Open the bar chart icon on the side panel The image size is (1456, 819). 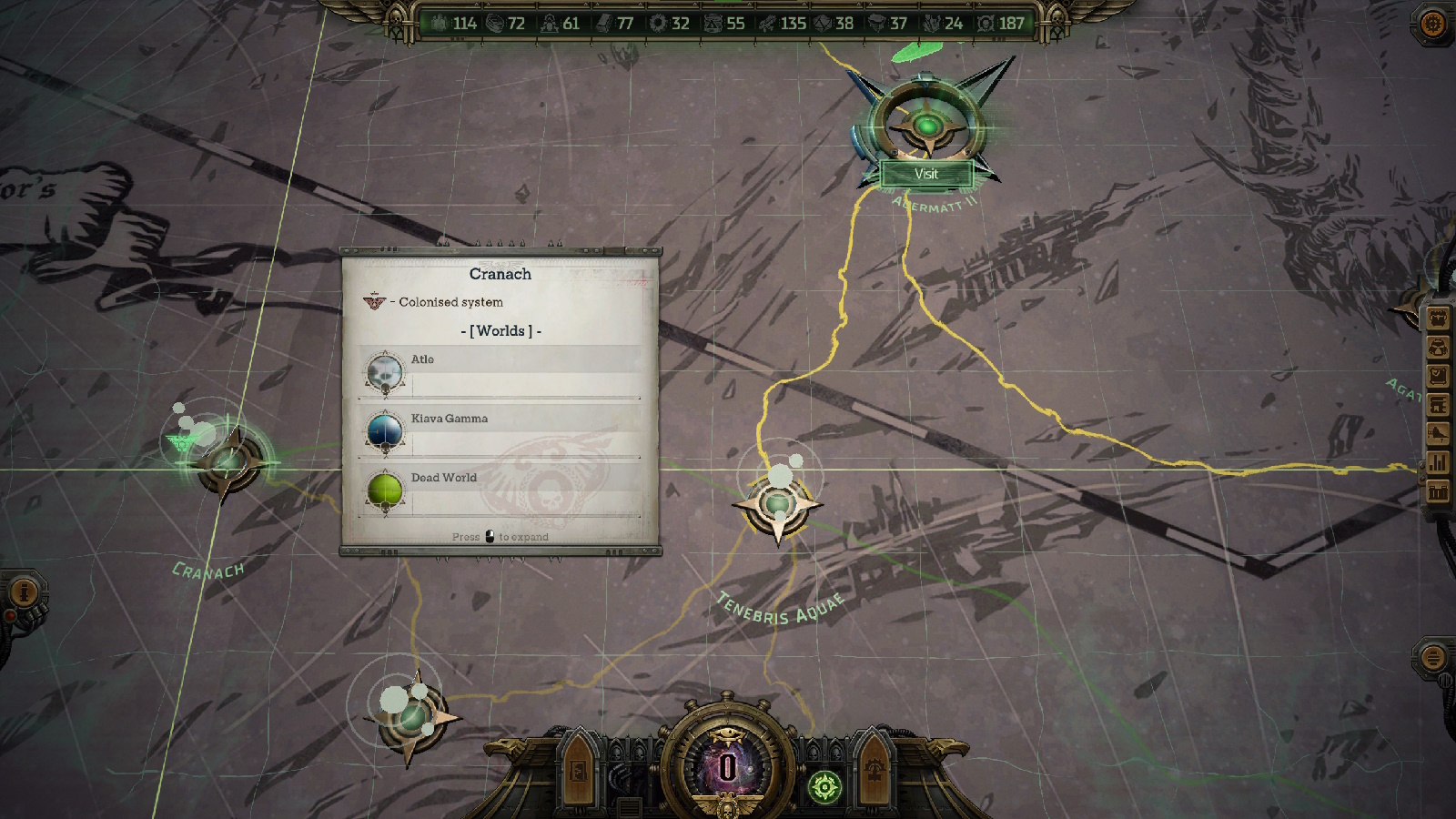pos(1438,462)
